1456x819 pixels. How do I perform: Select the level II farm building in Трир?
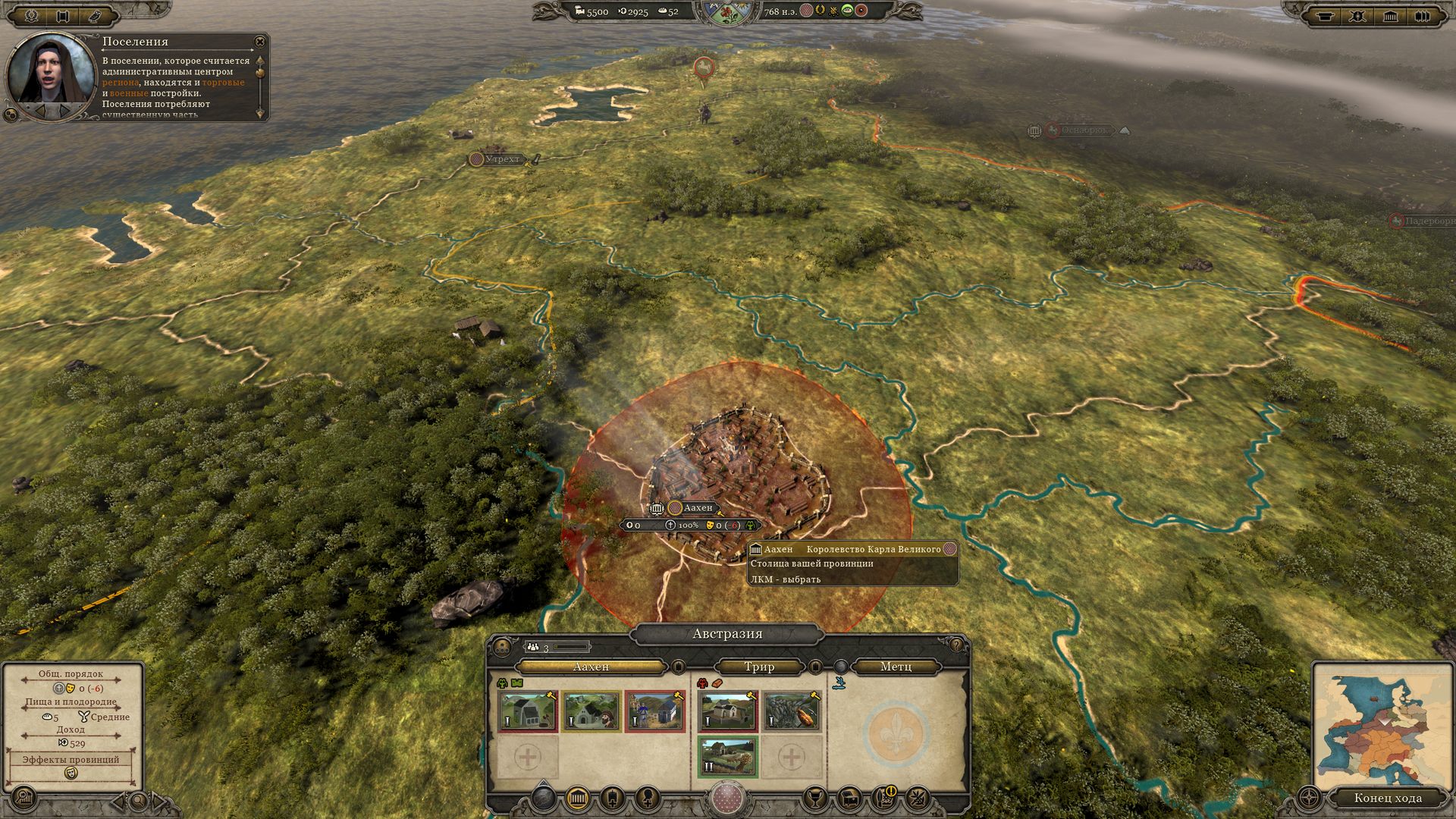pyautogui.click(x=727, y=757)
